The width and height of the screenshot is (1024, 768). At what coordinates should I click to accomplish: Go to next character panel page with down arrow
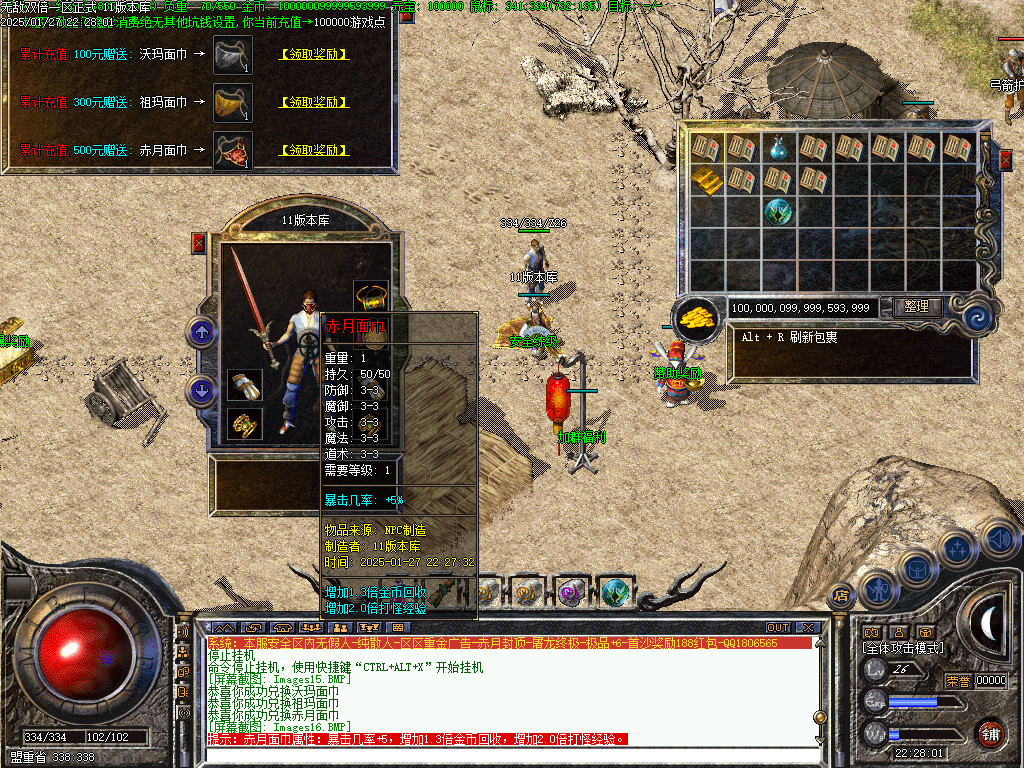click(x=203, y=391)
